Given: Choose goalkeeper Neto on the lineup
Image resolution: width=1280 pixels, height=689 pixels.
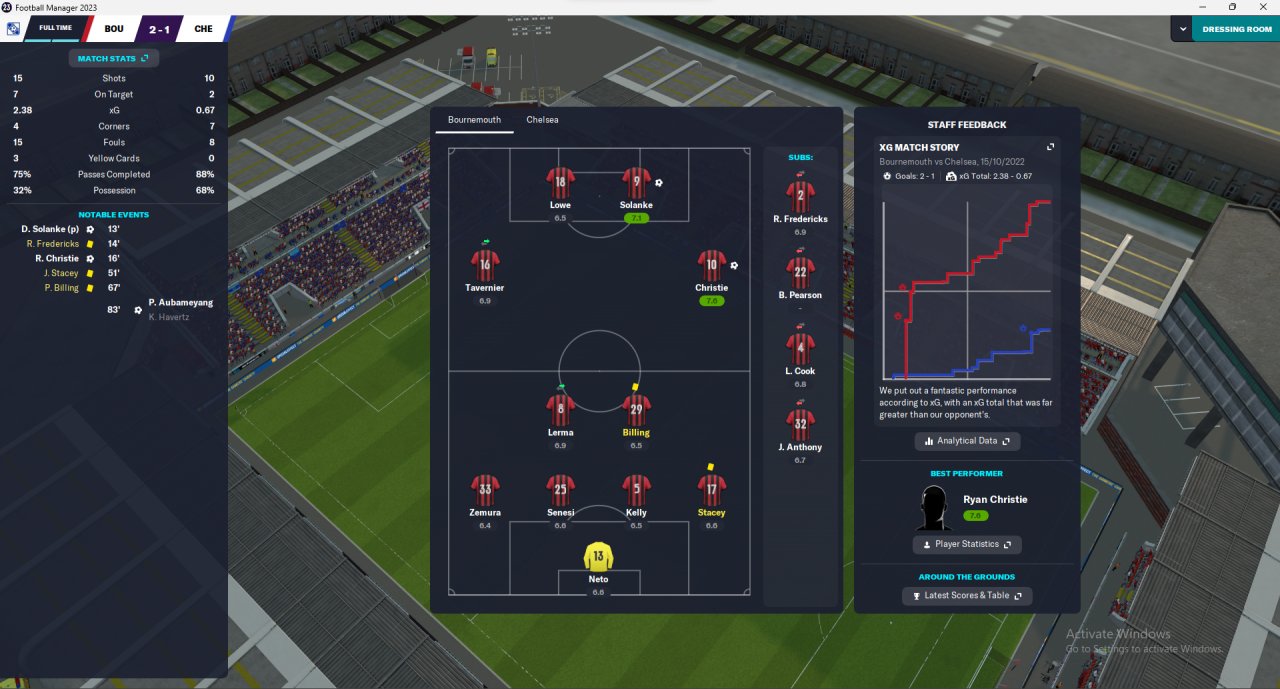Looking at the screenshot, I should [598, 558].
